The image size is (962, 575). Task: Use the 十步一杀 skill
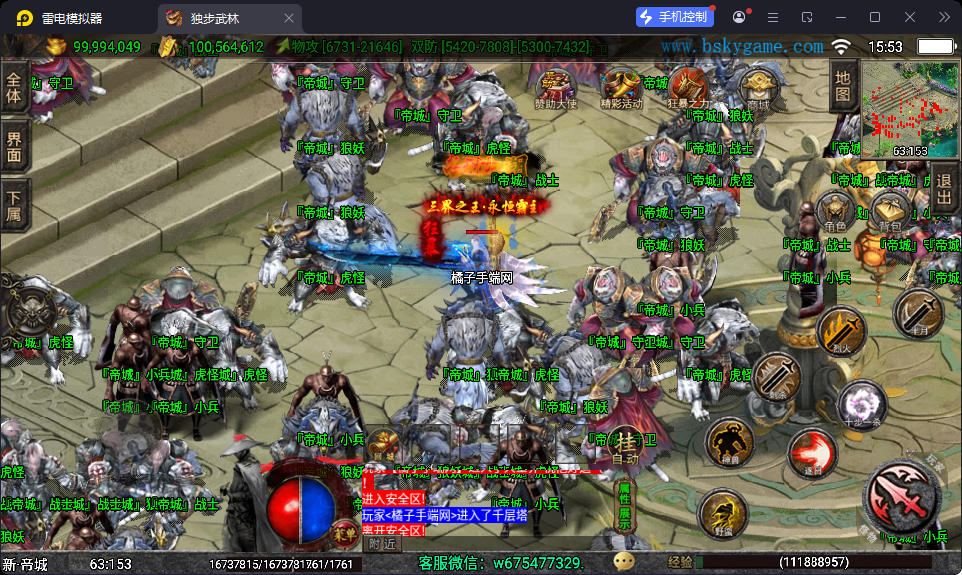861,404
